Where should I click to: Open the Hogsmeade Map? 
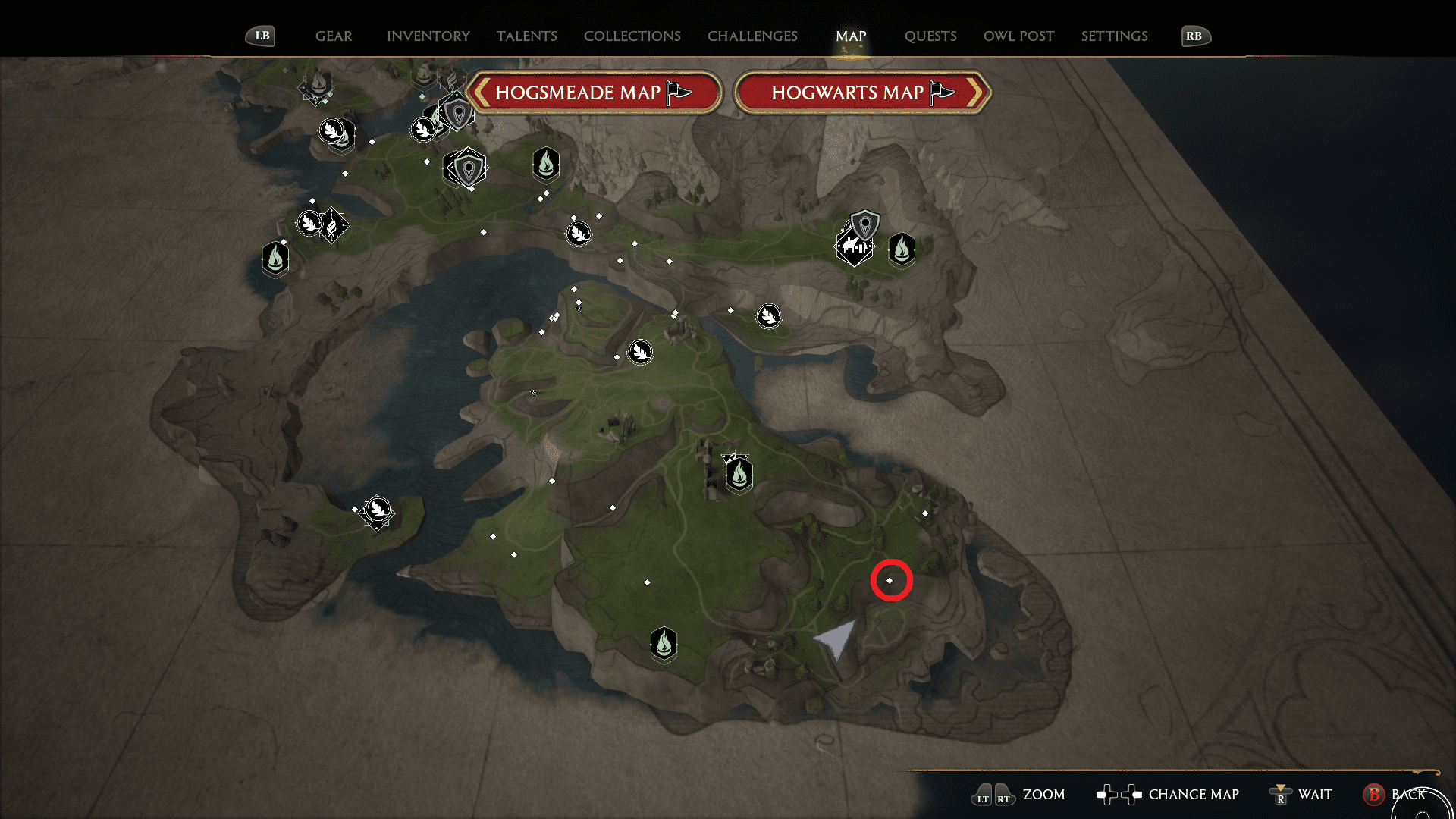[595, 92]
